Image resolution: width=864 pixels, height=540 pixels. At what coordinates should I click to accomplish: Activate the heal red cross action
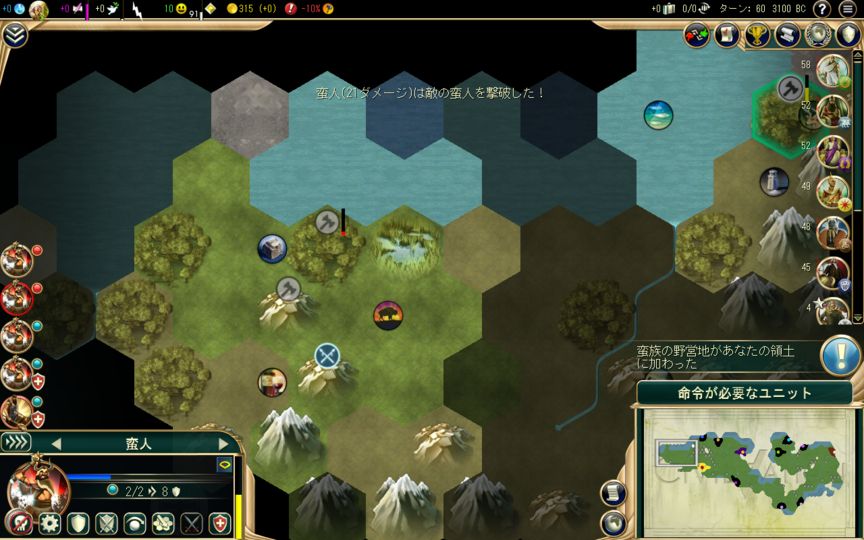point(219,523)
